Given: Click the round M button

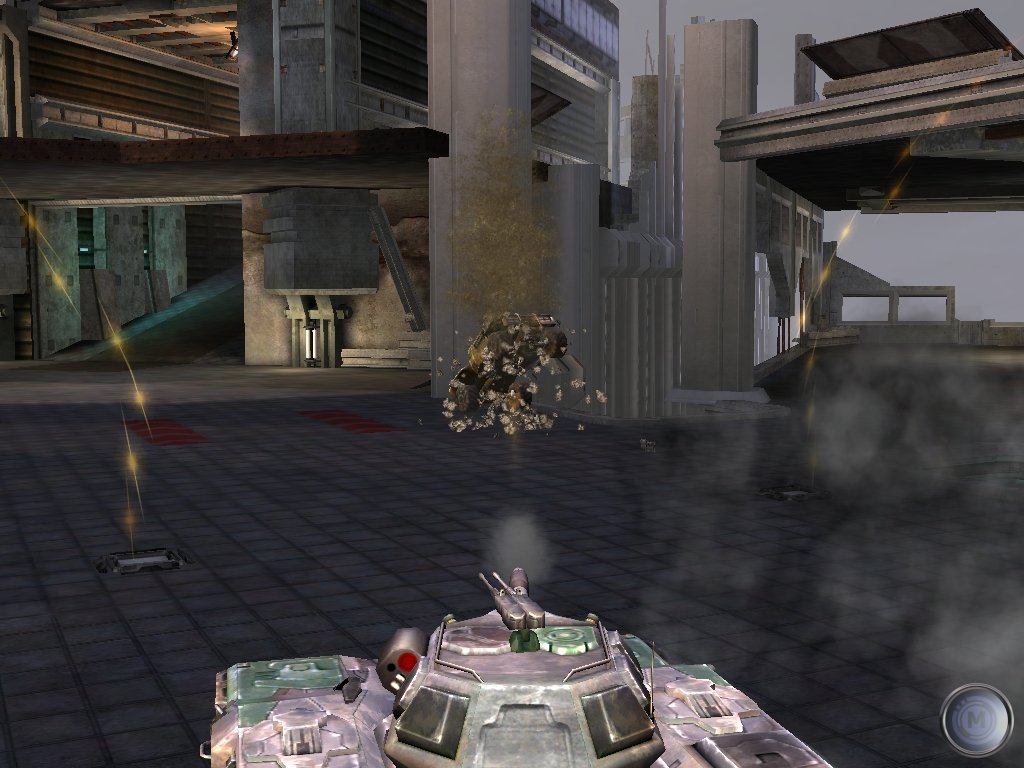Looking at the screenshot, I should pos(976,719).
